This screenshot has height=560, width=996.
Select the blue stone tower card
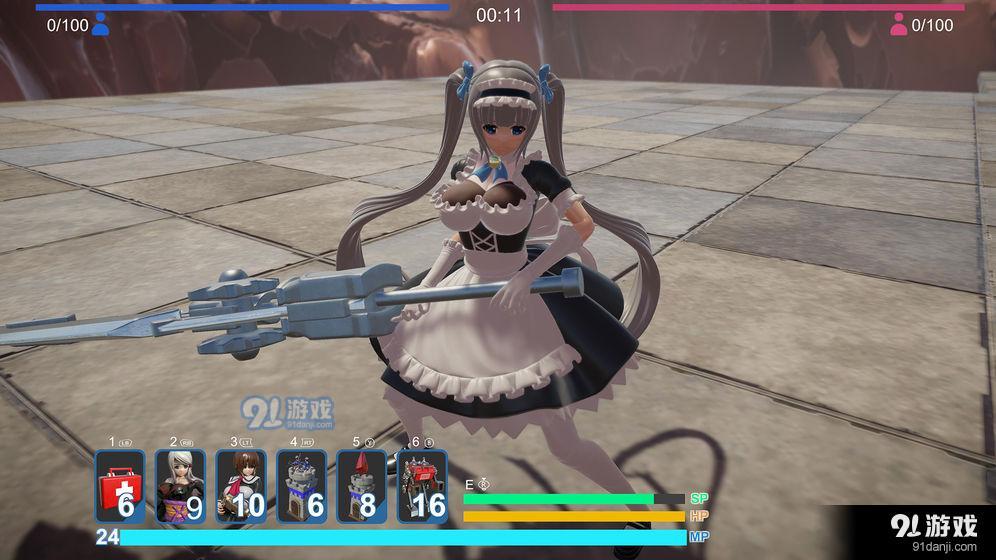tap(301, 487)
